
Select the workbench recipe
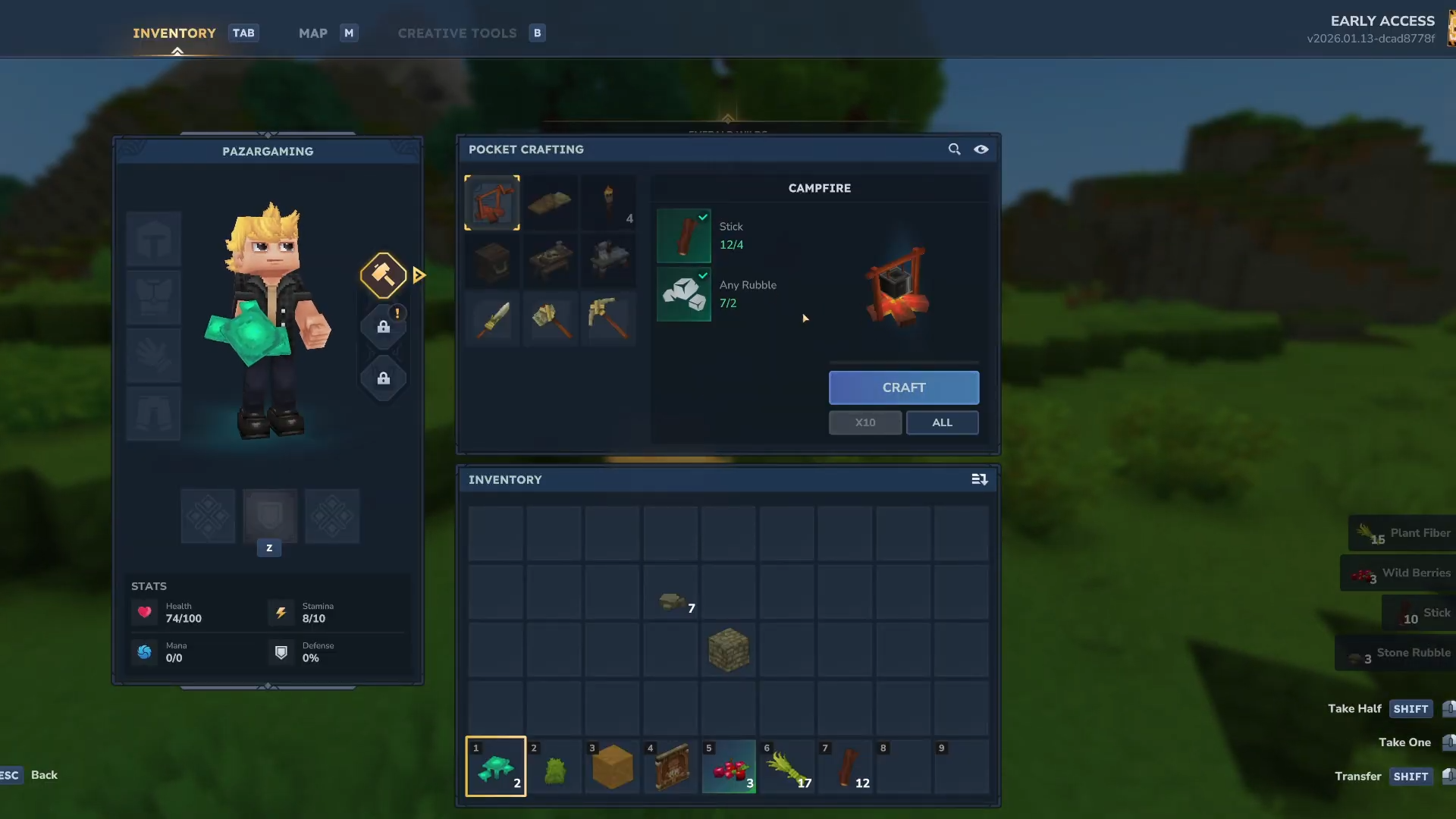click(551, 260)
